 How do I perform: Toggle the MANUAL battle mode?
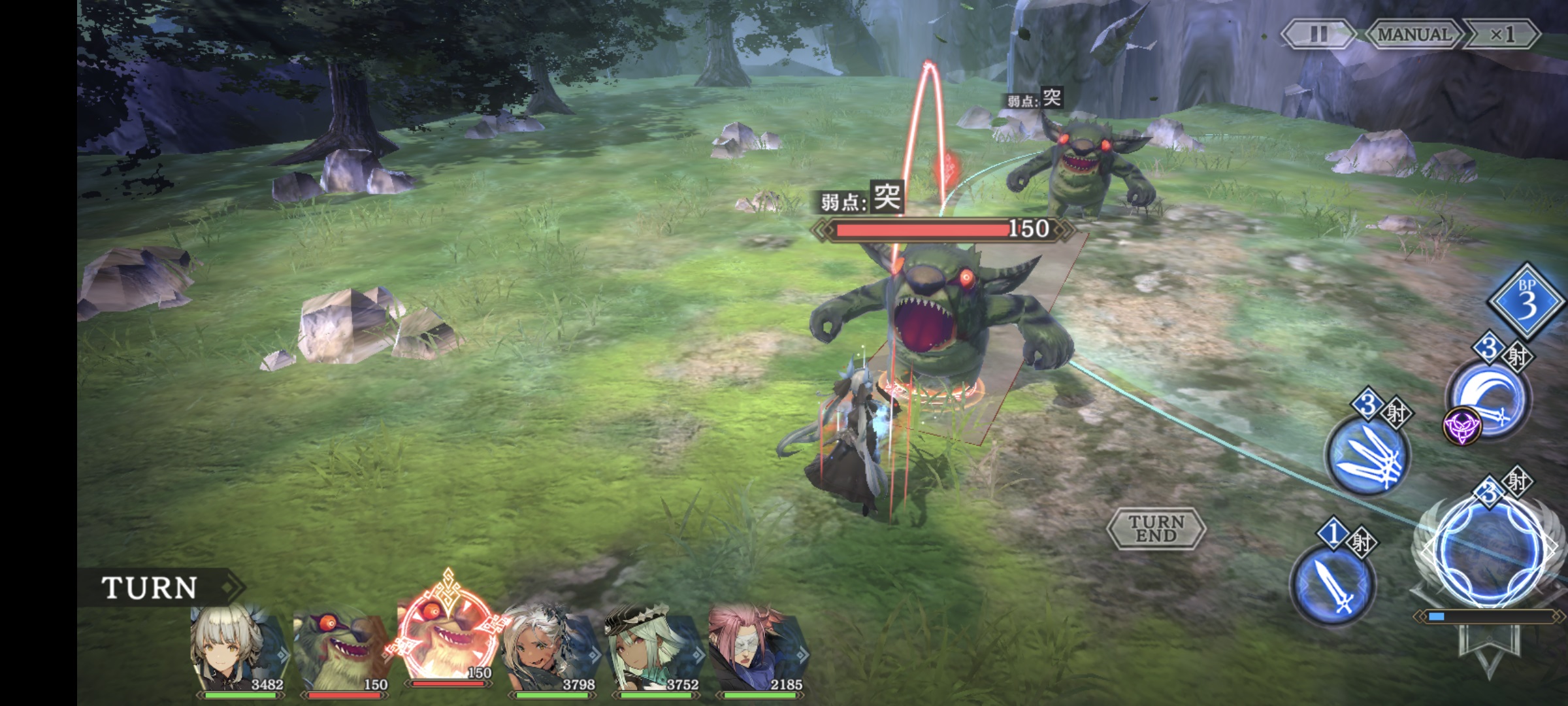[x=1414, y=34]
